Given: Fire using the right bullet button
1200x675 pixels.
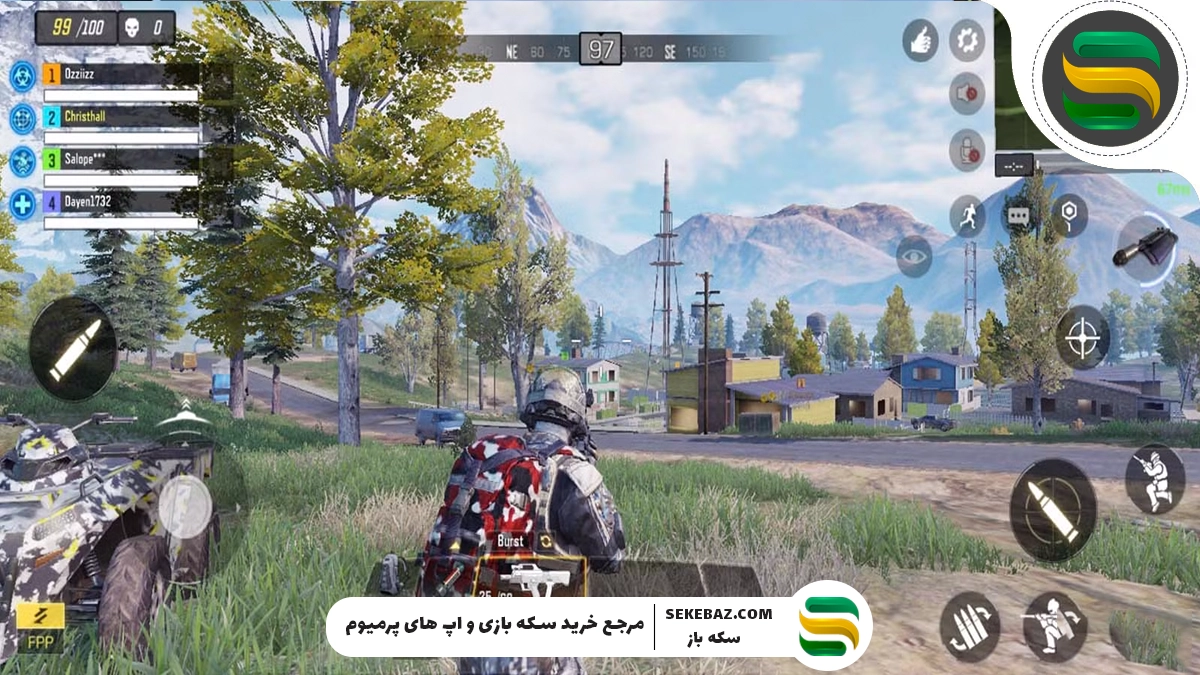Looking at the screenshot, I should coord(1052,509).
